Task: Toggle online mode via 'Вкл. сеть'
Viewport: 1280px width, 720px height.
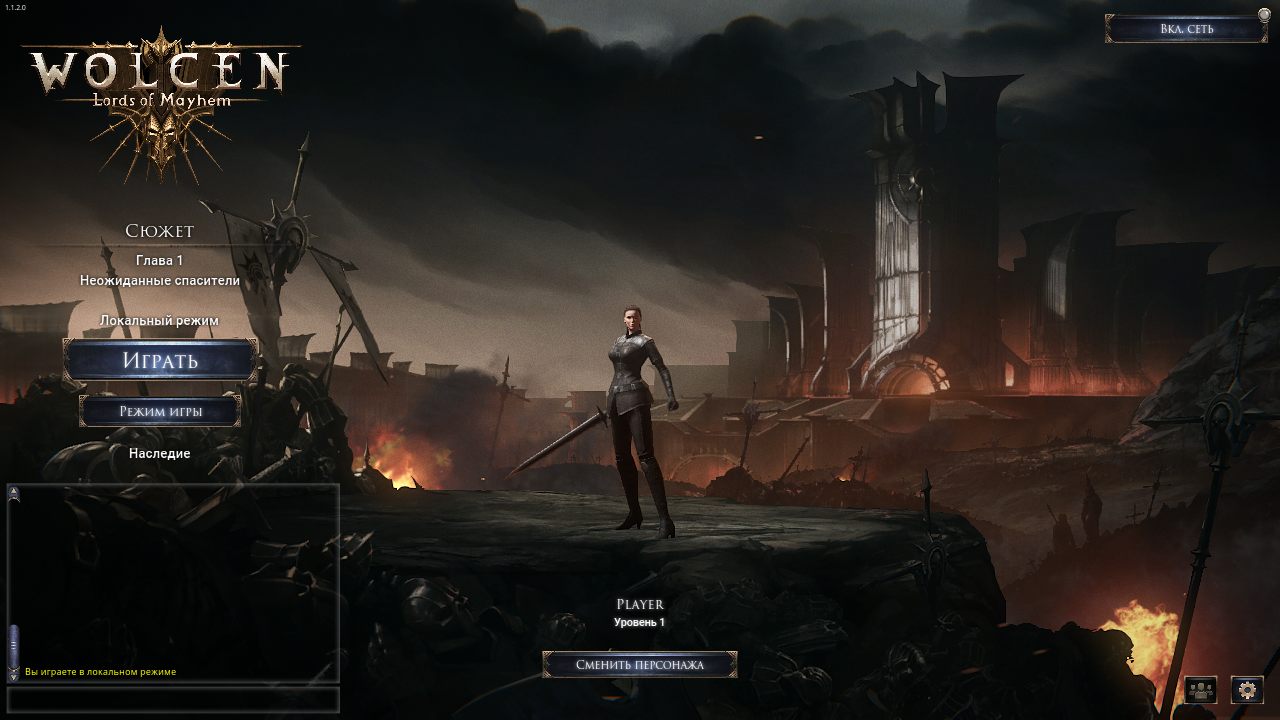Action: 1188,28
